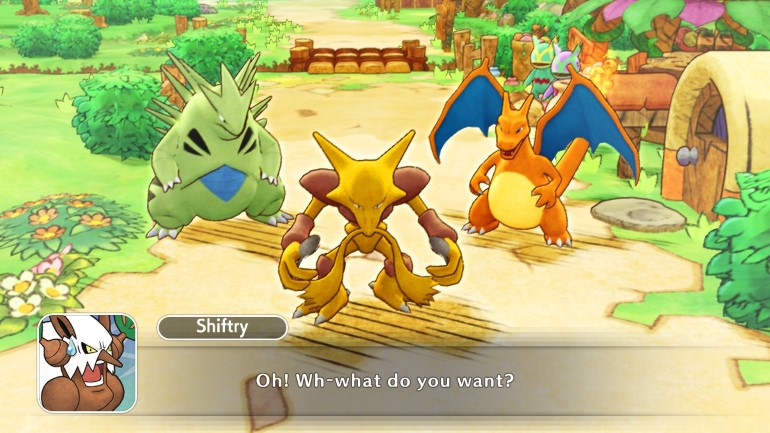The width and height of the screenshot is (770, 433).
Task: Select the Shiftry speaker name label
Action: tap(222, 327)
